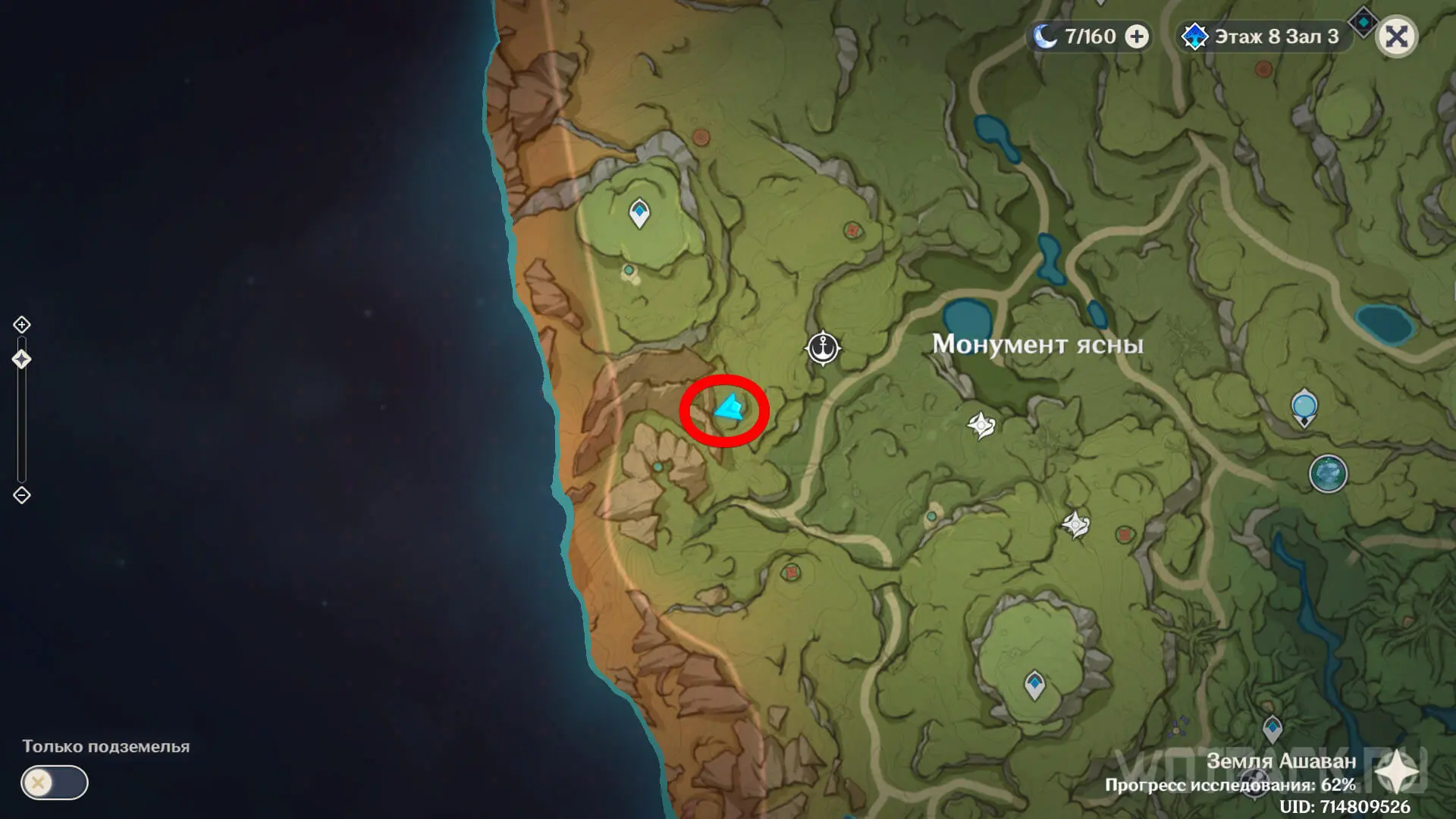1456x819 pixels.
Task: Click the blue player arrow marker
Action: (x=730, y=409)
